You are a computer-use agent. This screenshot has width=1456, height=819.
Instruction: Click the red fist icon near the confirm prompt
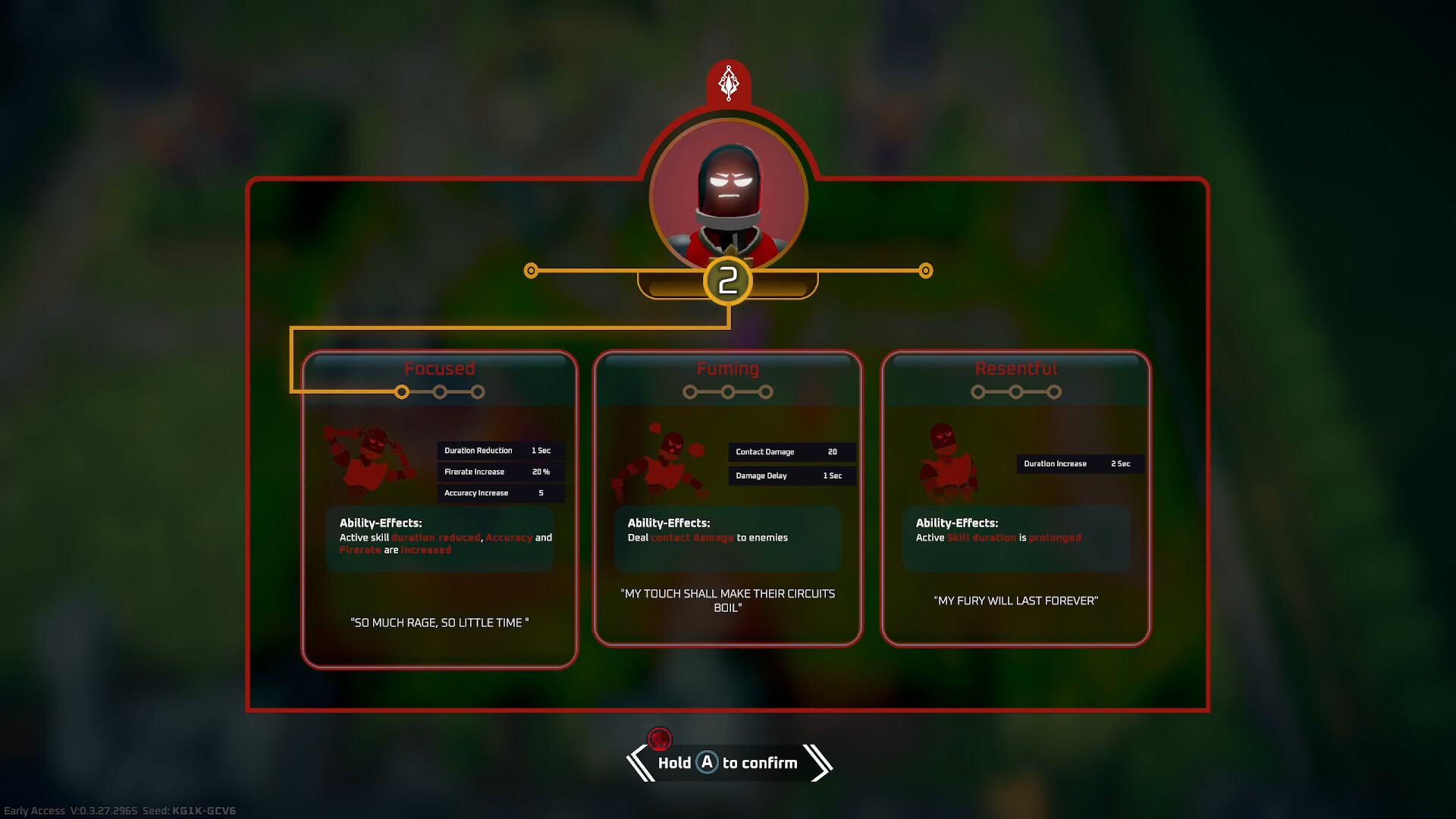coord(659,737)
